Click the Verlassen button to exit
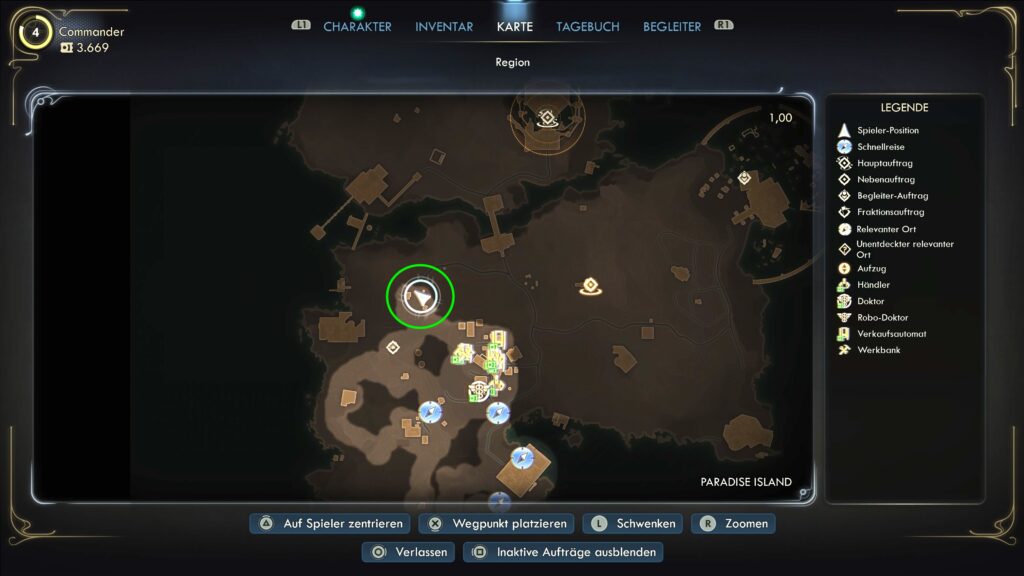 [x=409, y=552]
